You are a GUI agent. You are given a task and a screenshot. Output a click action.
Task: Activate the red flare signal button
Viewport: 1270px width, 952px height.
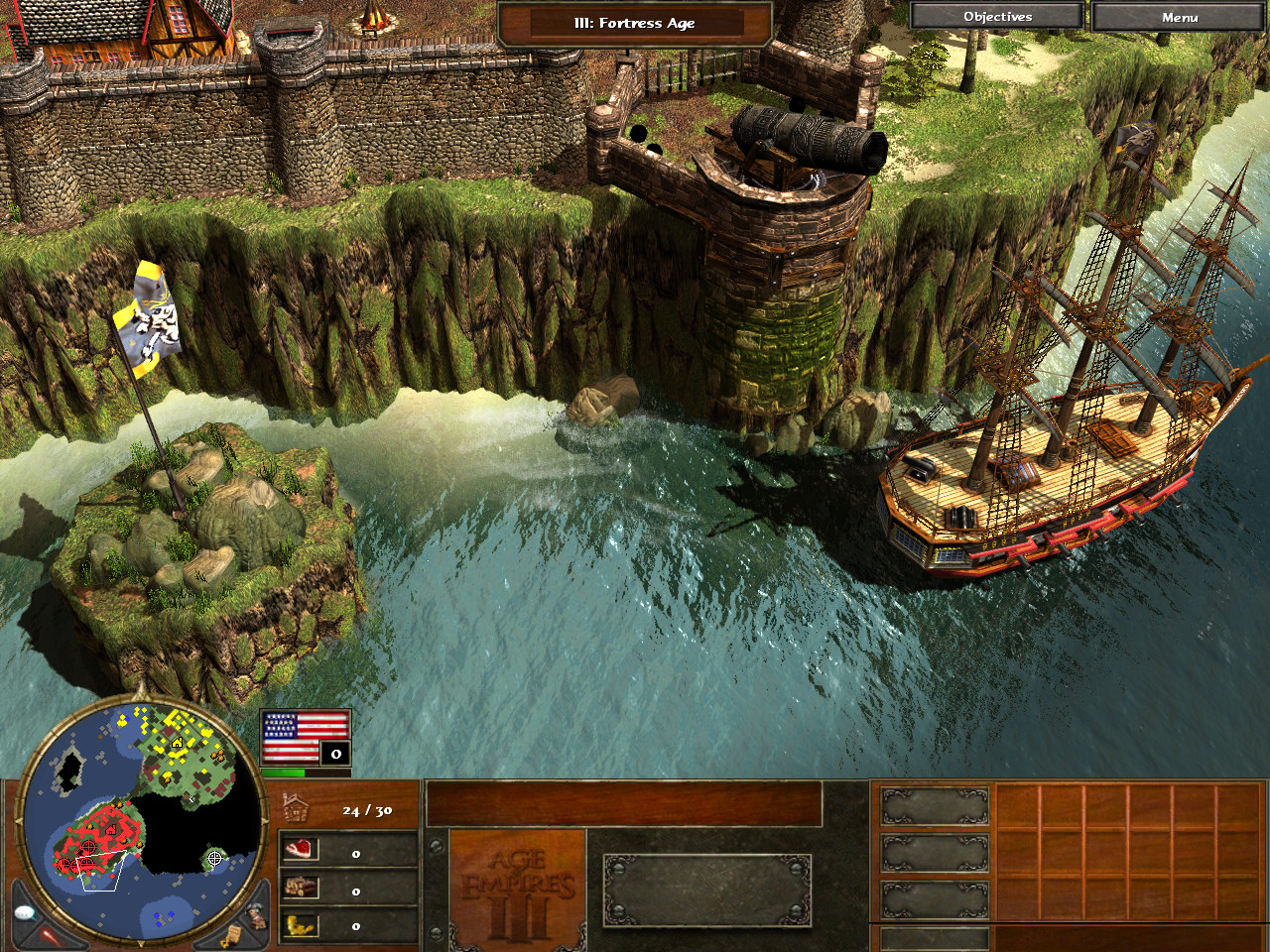pyautogui.click(x=48, y=936)
